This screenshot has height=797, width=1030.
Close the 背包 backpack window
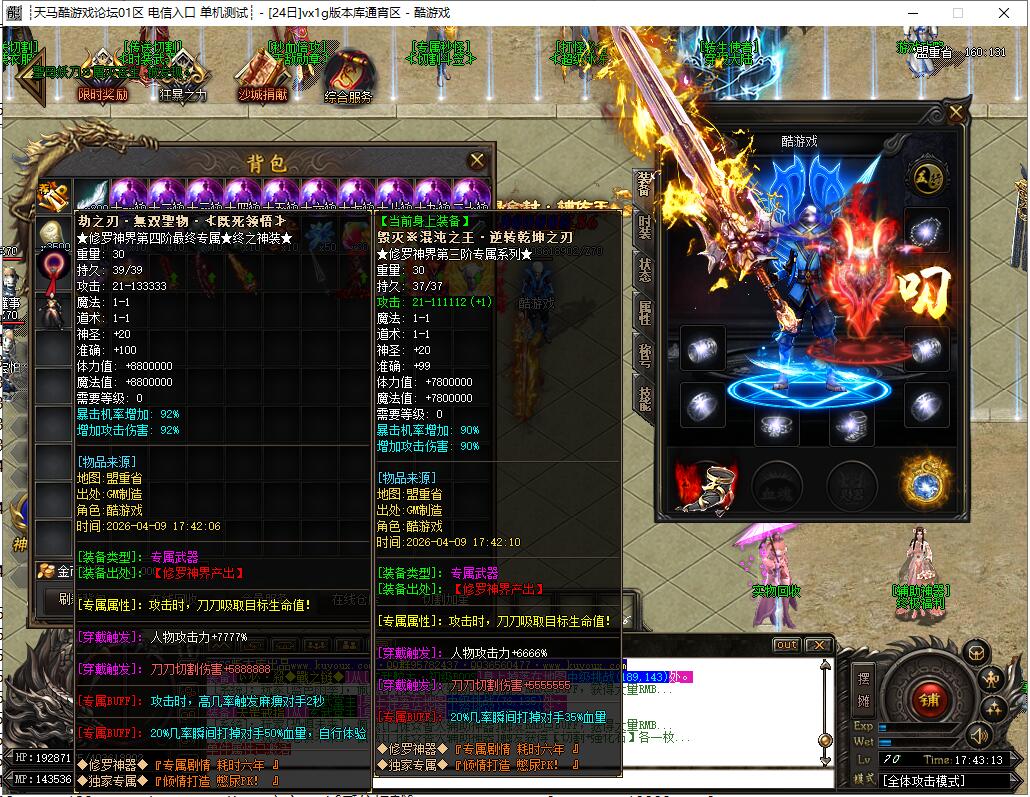coord(477,160)
